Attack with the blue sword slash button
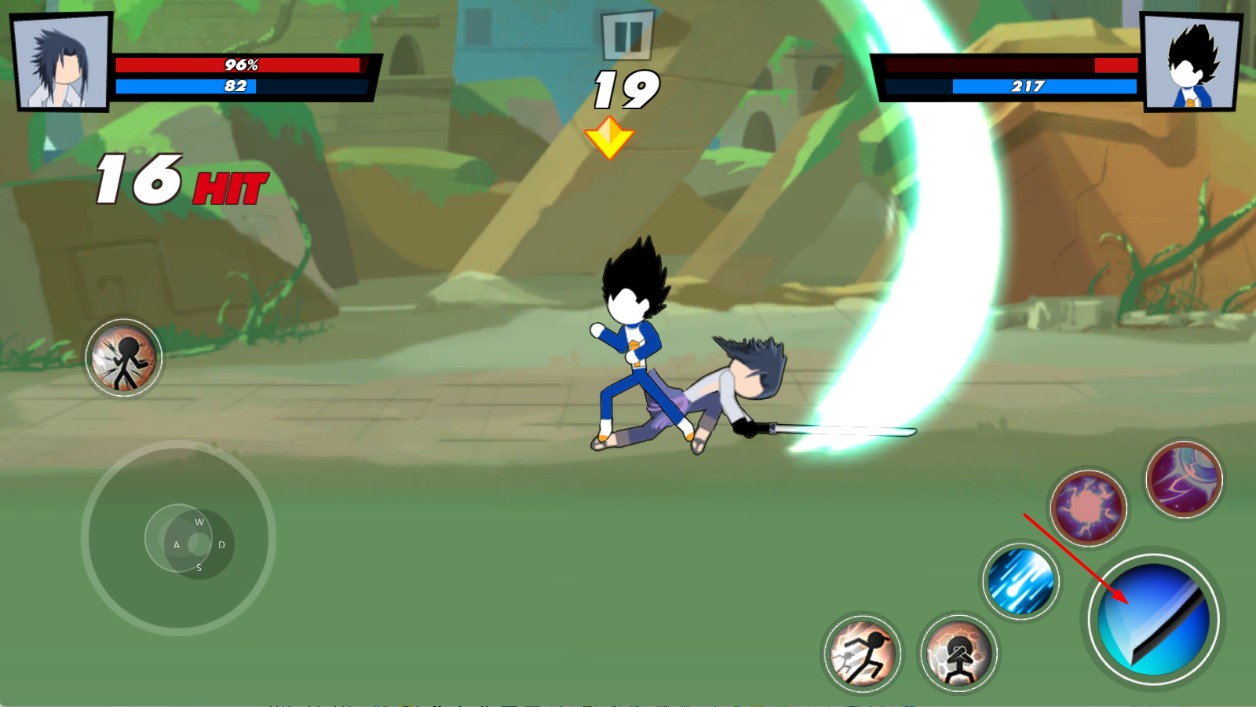Screen dimensions: 1256x707 point(1153,618)
